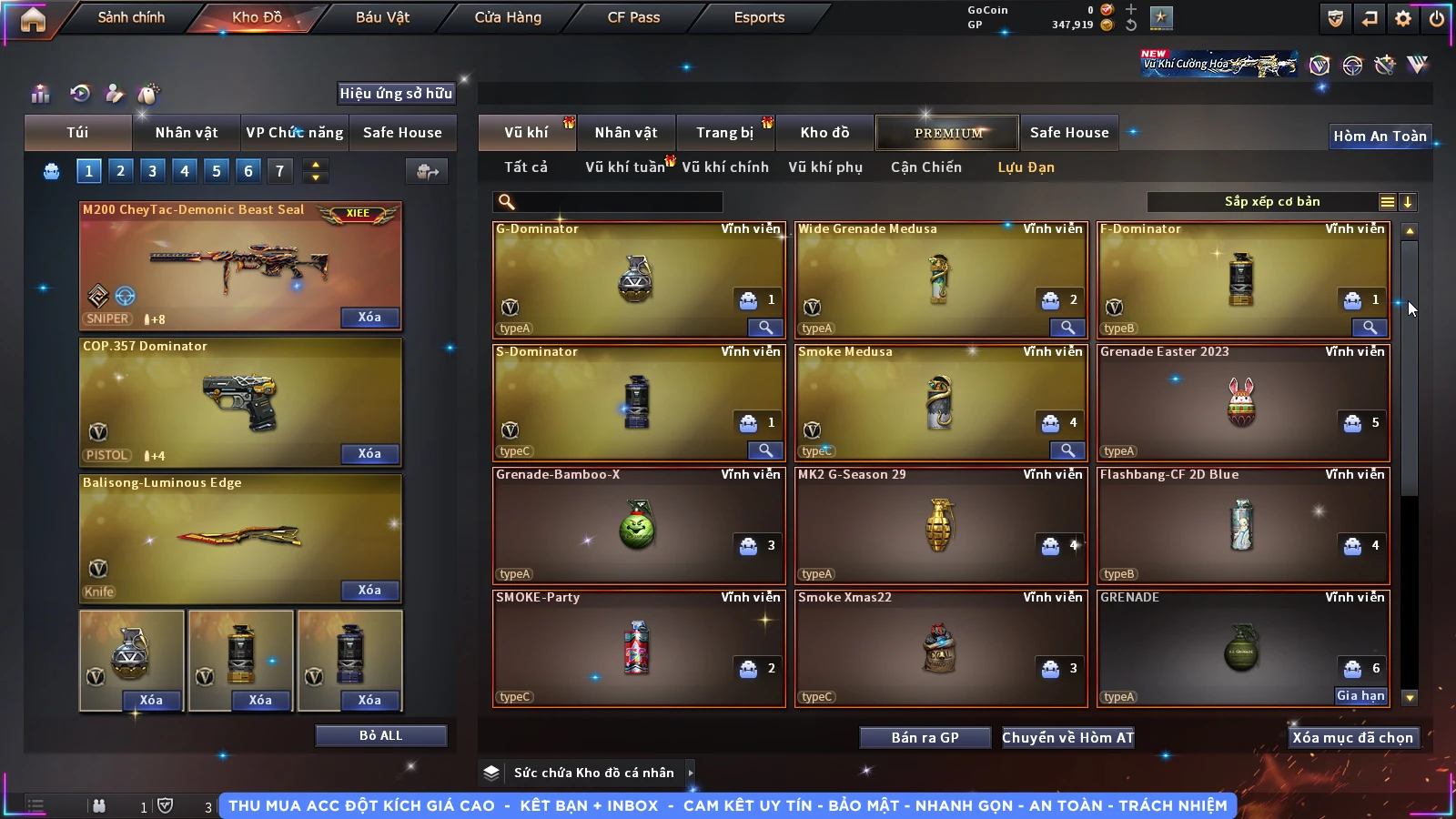This screenshot has height=819, width=1456.
Task: Open the Esports menu
Action: pos(759,17)
